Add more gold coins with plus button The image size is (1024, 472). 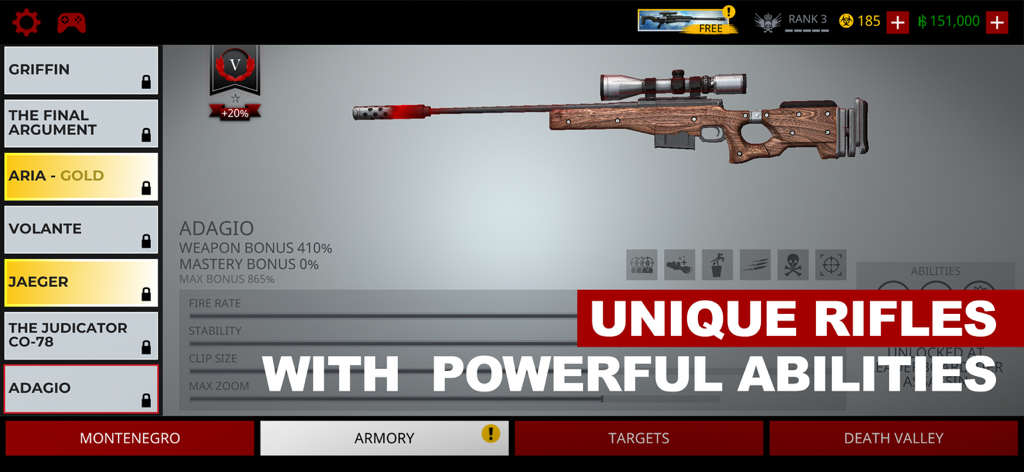point(897,22)
